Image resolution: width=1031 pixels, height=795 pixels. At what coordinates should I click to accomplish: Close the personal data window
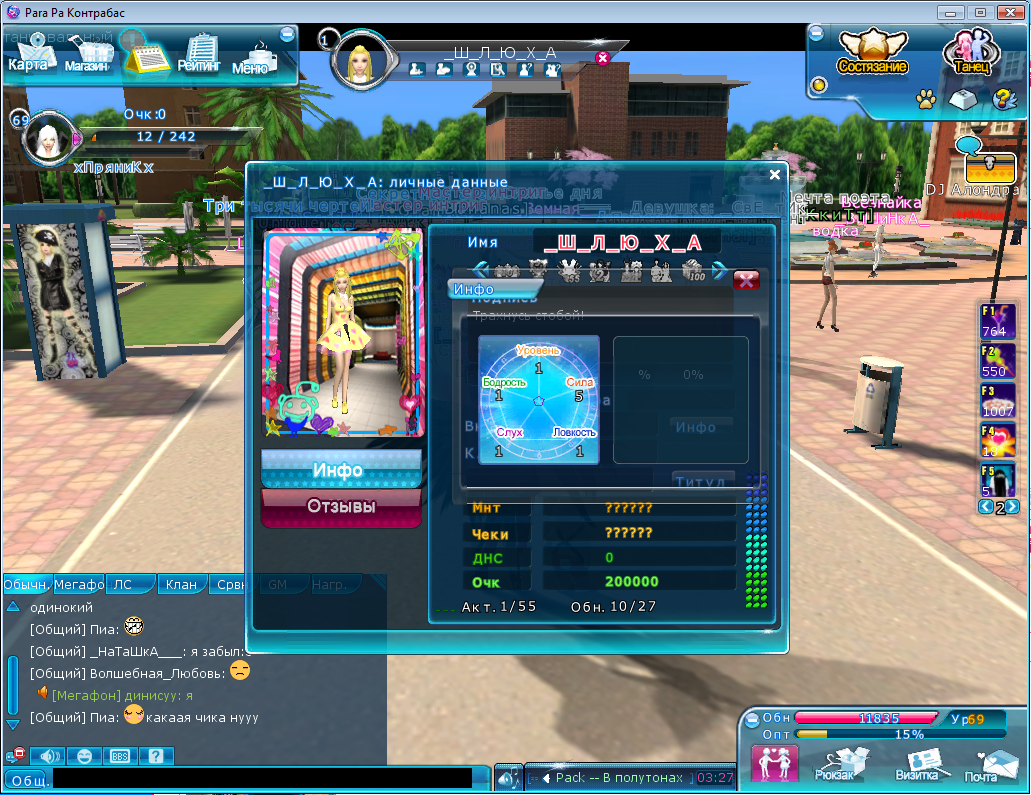pos(774,174)
